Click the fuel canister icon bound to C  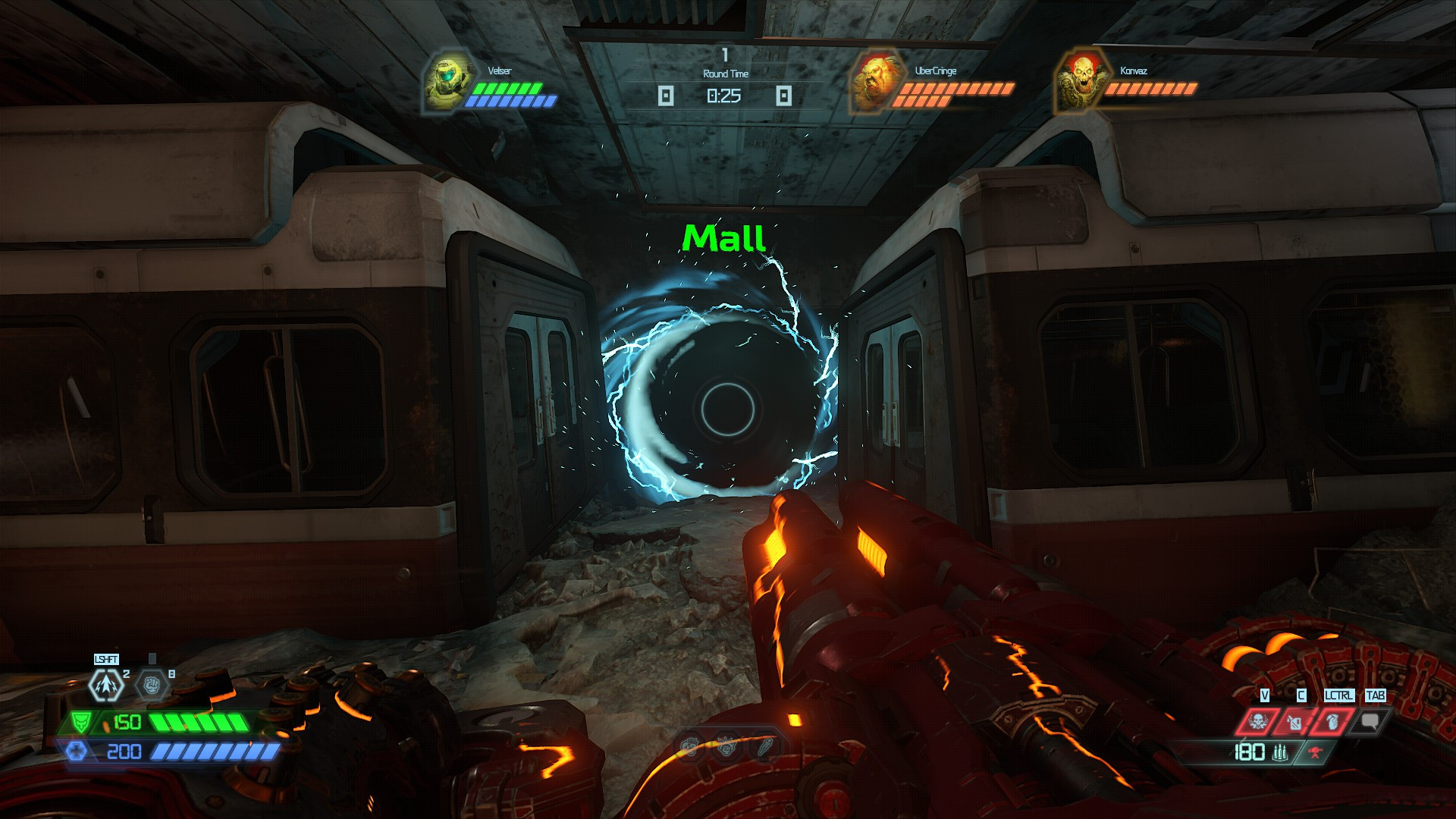tap(1296, 723)
